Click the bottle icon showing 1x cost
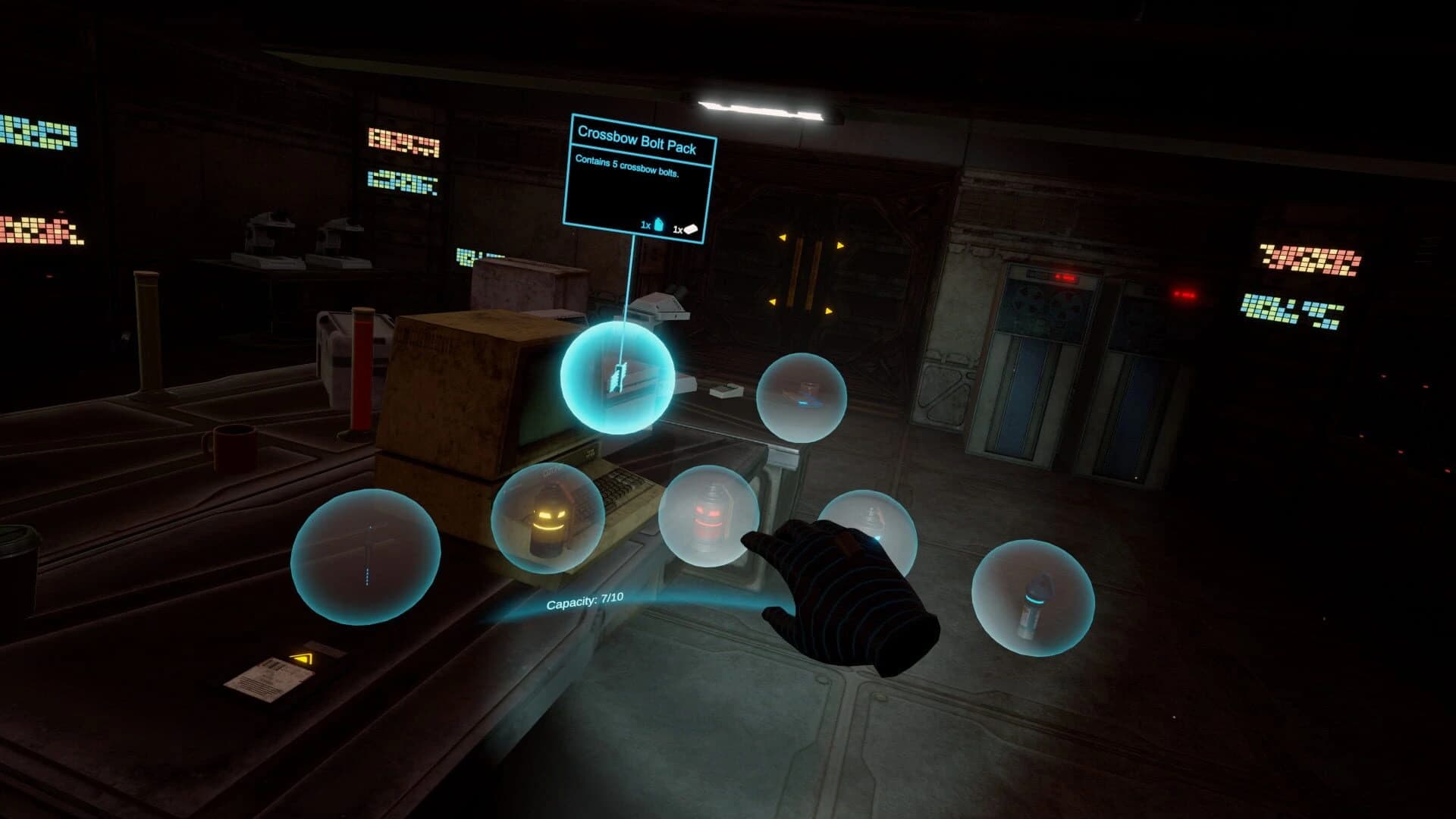 659,224
